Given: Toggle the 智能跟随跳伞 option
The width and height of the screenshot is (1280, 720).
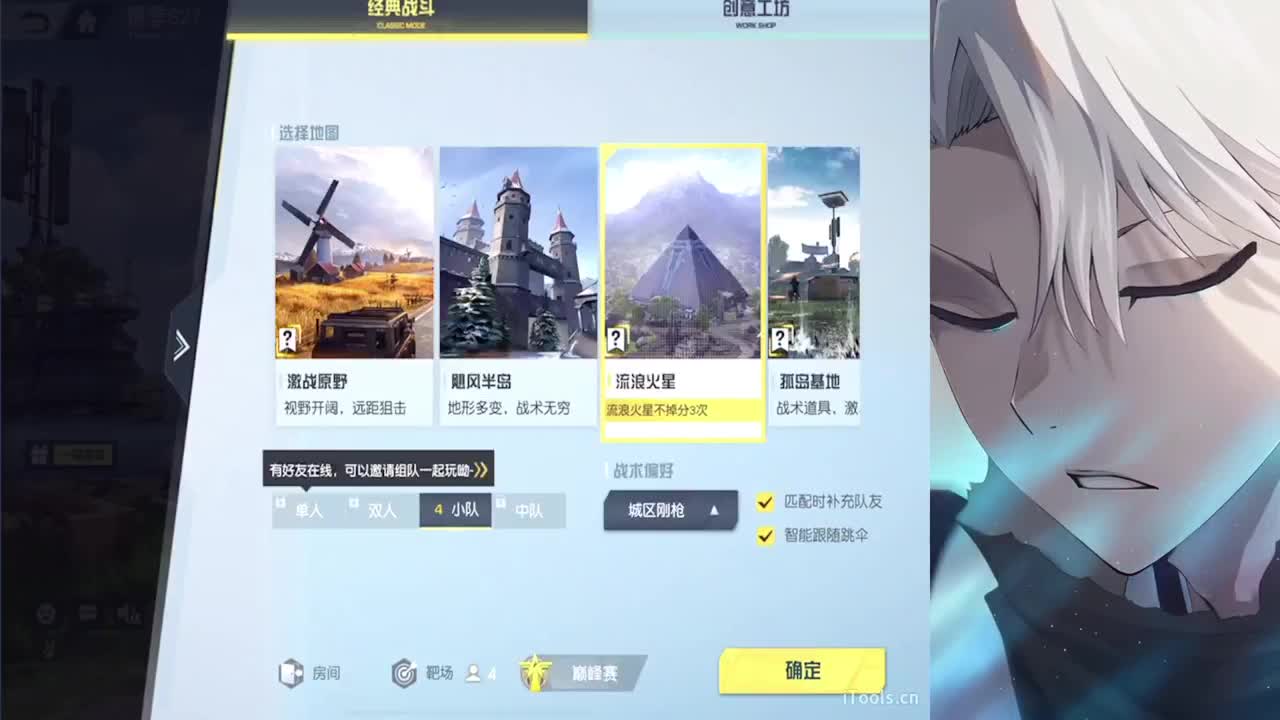Looking at the screenshot, I should (x=767, y=536).
